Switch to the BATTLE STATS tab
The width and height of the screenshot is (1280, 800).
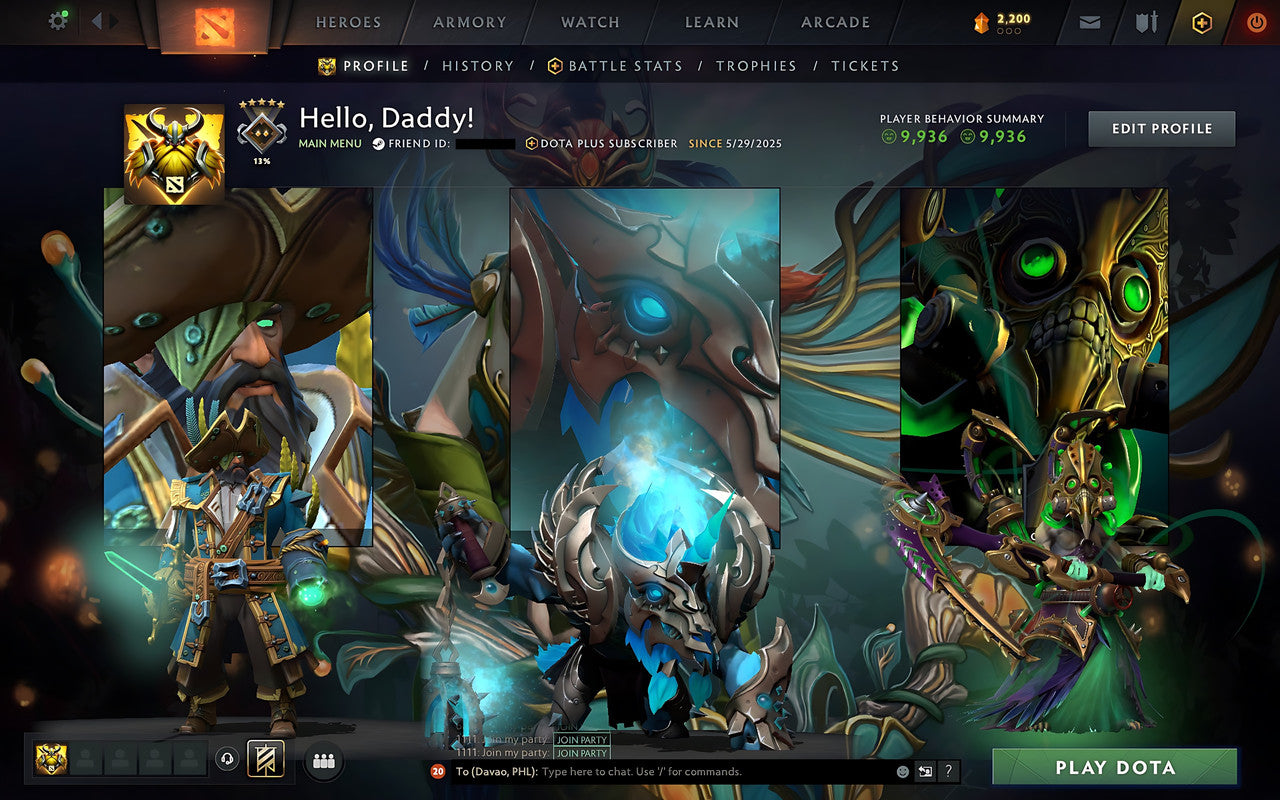pyautogui.click(x=627, y=65)
